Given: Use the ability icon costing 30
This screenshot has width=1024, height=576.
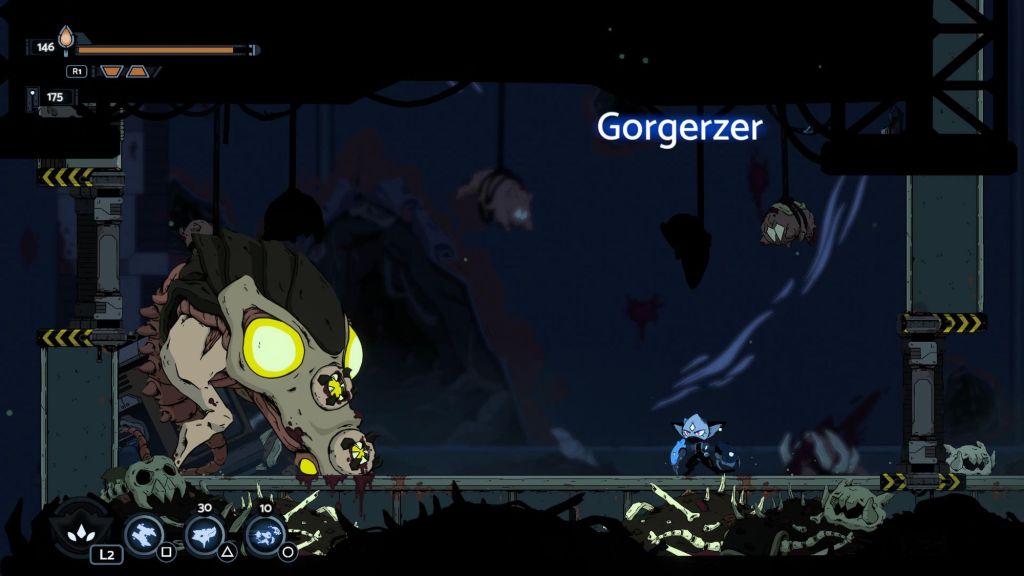Looking at the screenshot, I should [204, 534].
